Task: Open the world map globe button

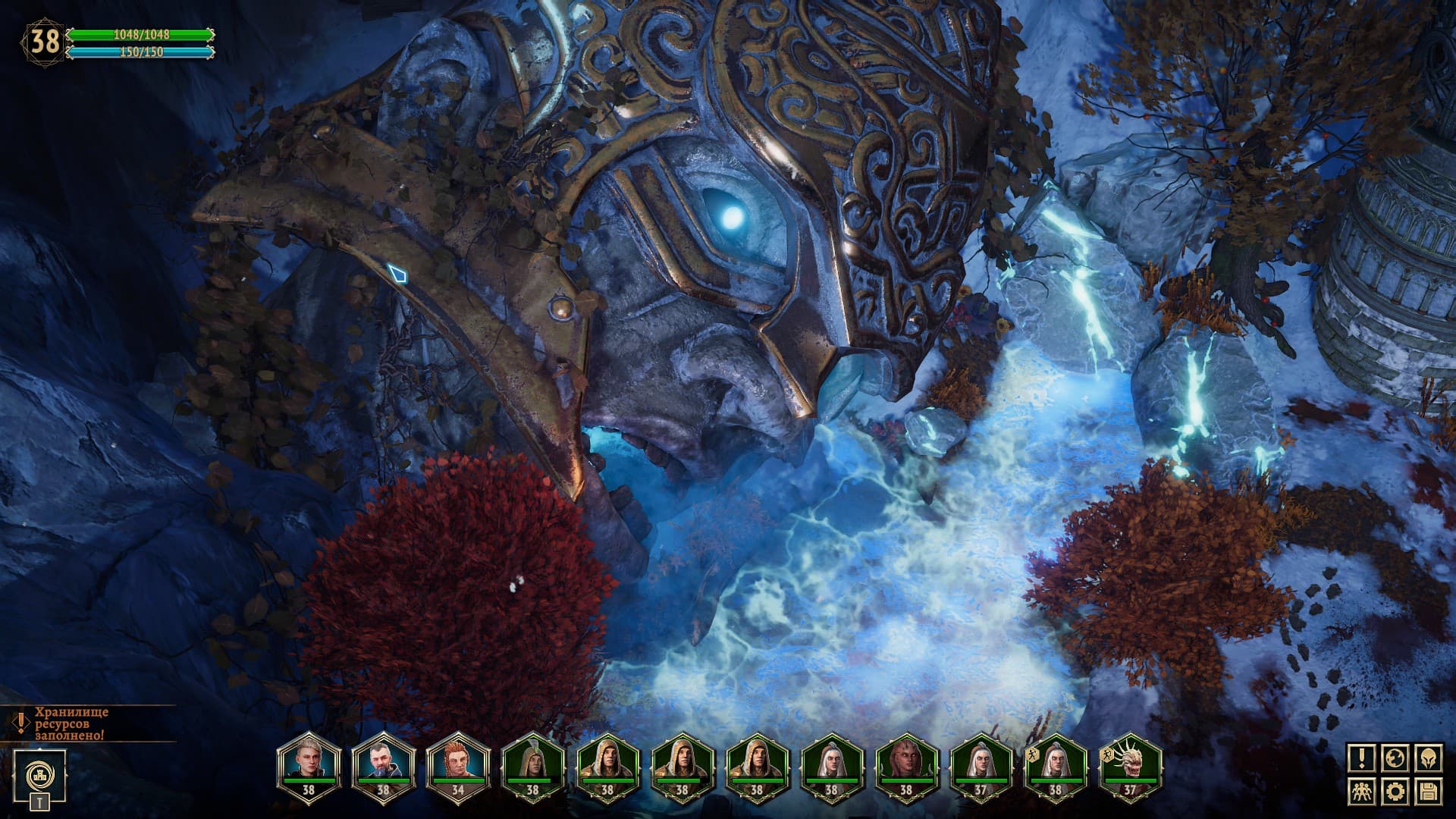Action: tap(1396, 758)
